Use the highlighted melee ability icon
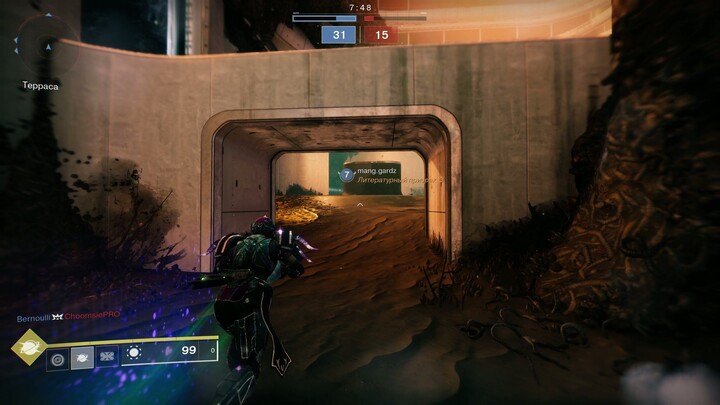This screenshot has height=405, width=720. (x=82, y=356)
